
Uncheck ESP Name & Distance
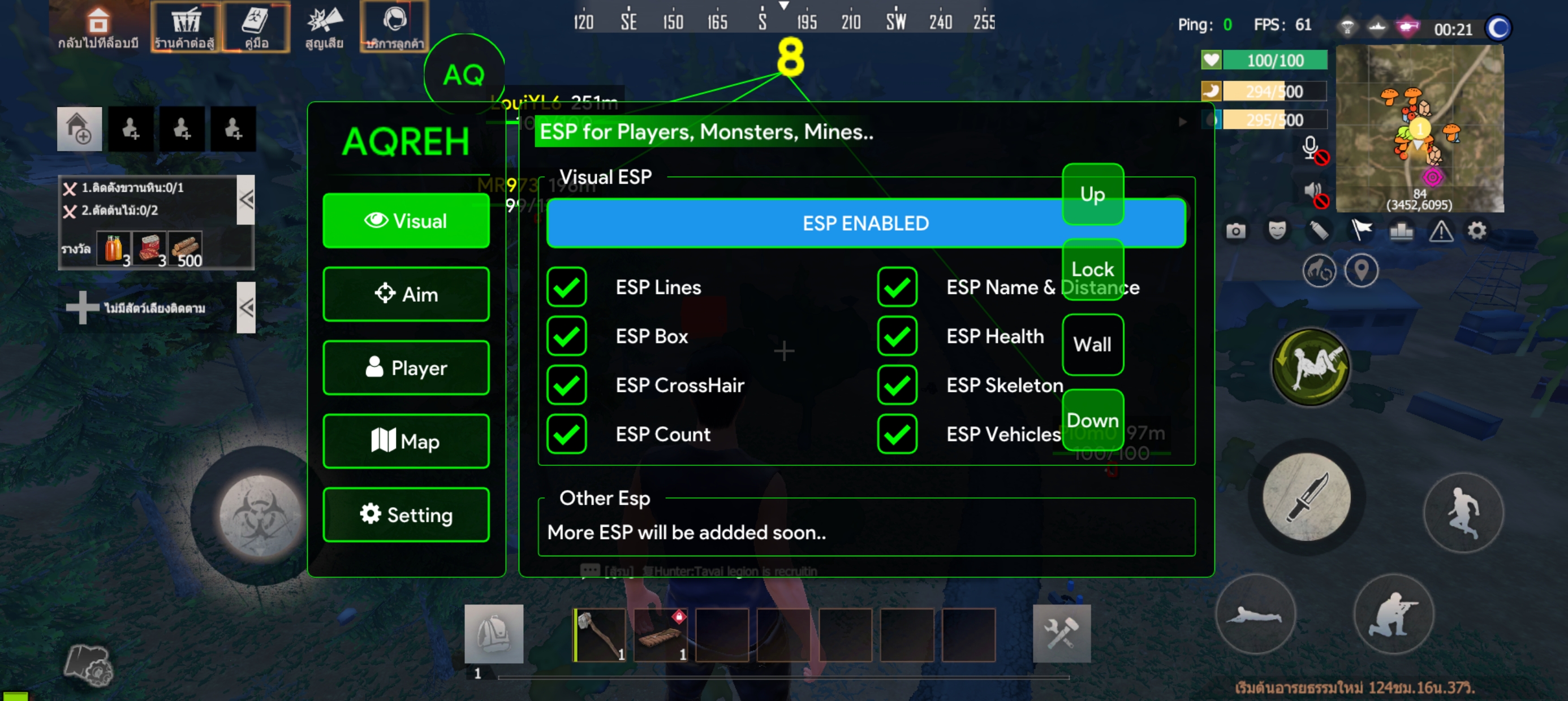point(897,287)
